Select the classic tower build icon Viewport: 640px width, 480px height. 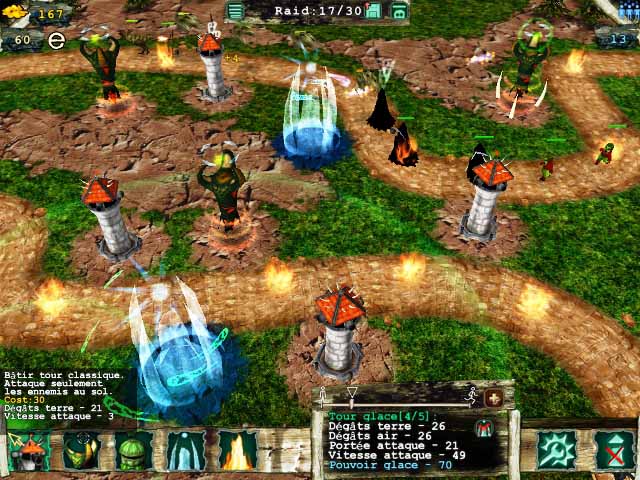32,451
